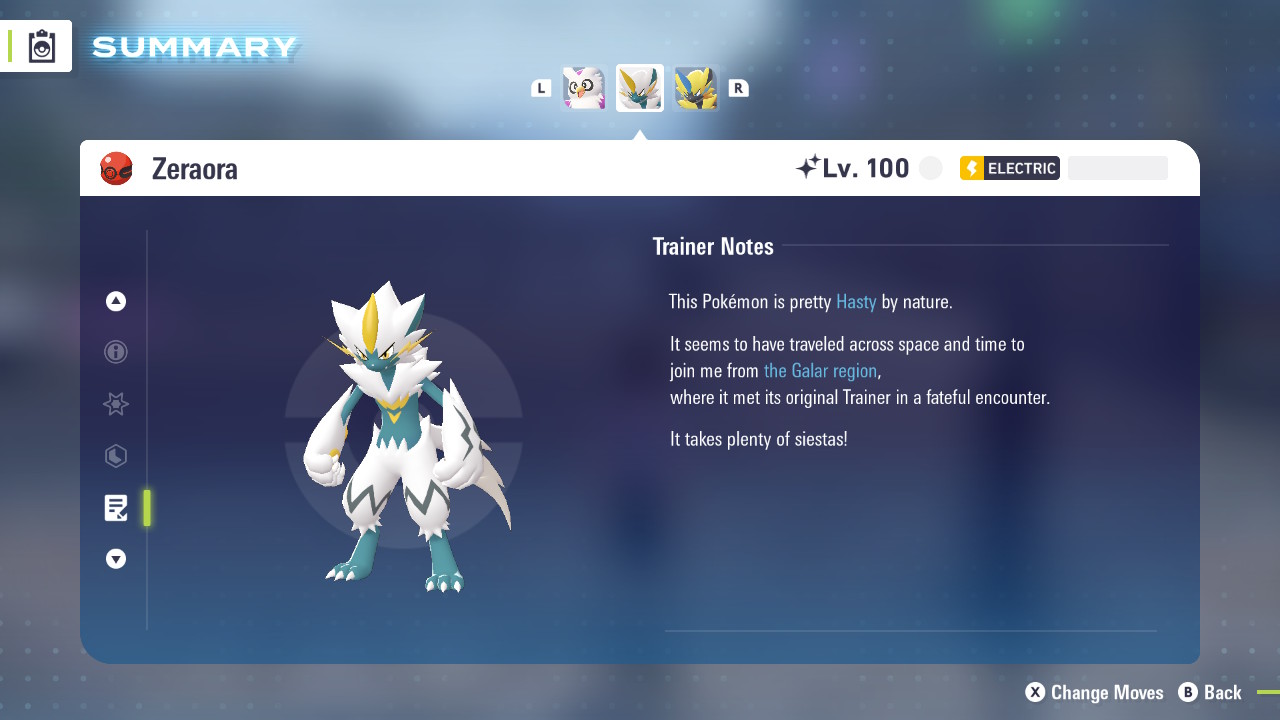
Task: Select the white Delibird party thumbnail
Action: [584, 88]
